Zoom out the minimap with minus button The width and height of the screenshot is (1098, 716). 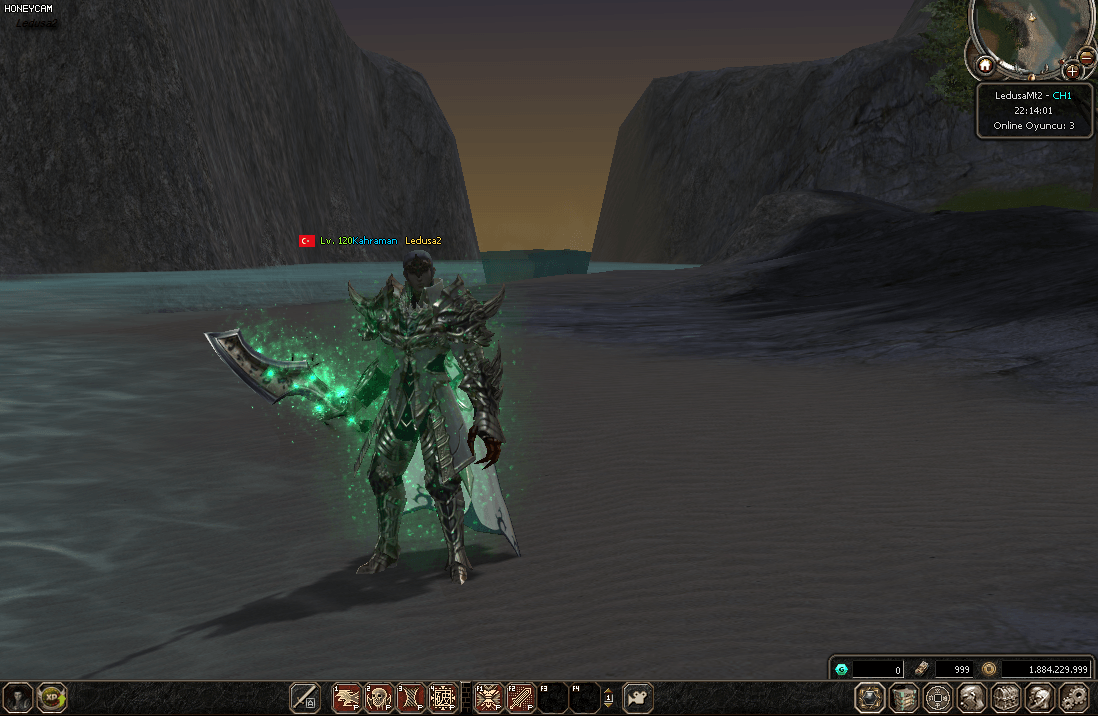tap(1087, 56)
